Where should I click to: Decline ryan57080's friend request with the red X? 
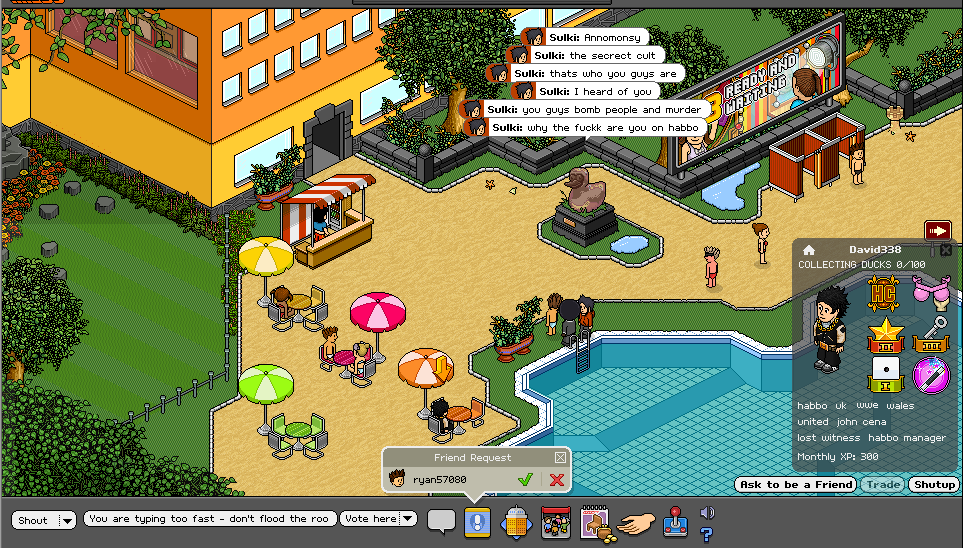click(556, 480)
